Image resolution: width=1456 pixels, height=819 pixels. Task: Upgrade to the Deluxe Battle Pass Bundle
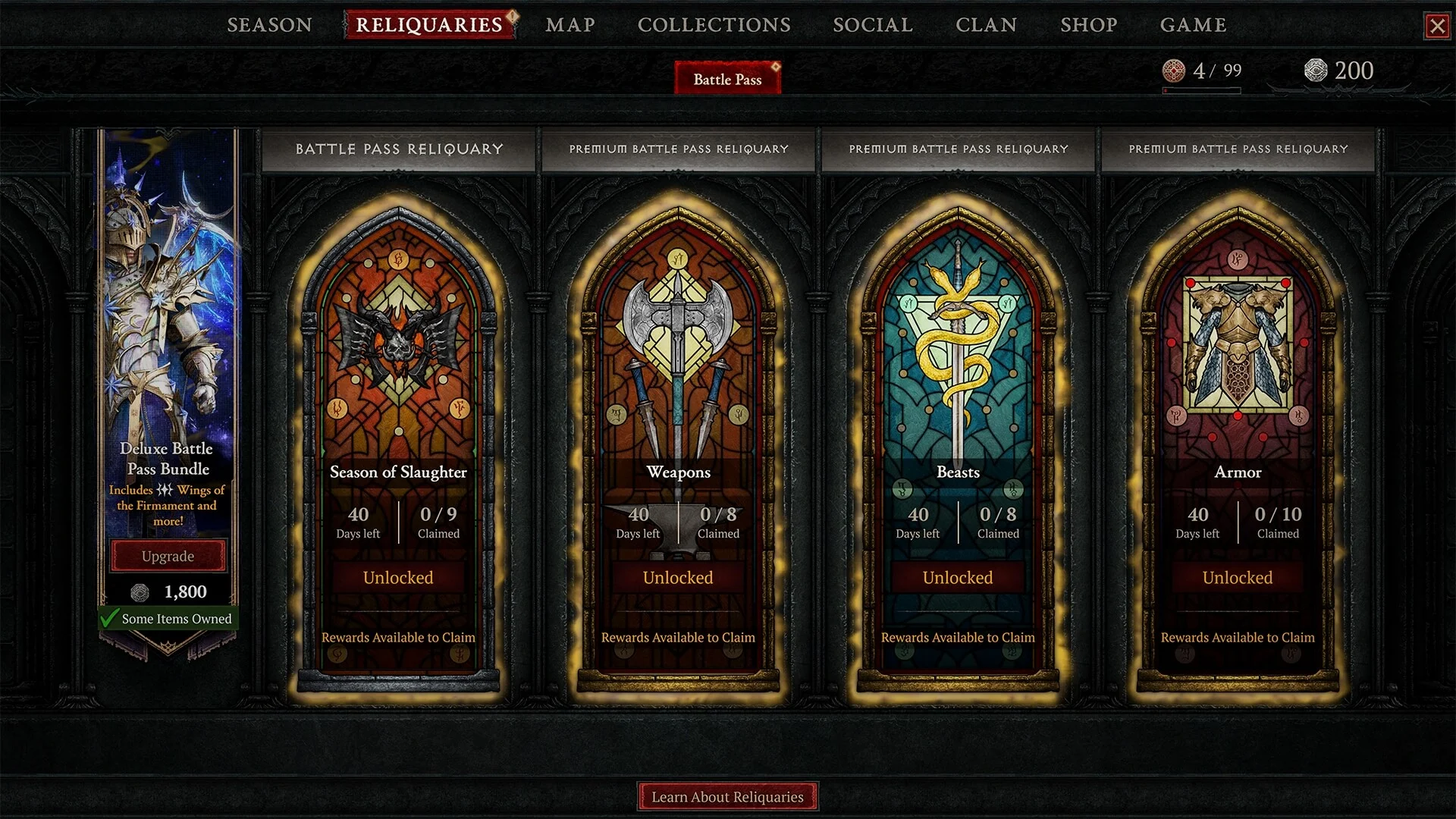(x=168, y=556)
